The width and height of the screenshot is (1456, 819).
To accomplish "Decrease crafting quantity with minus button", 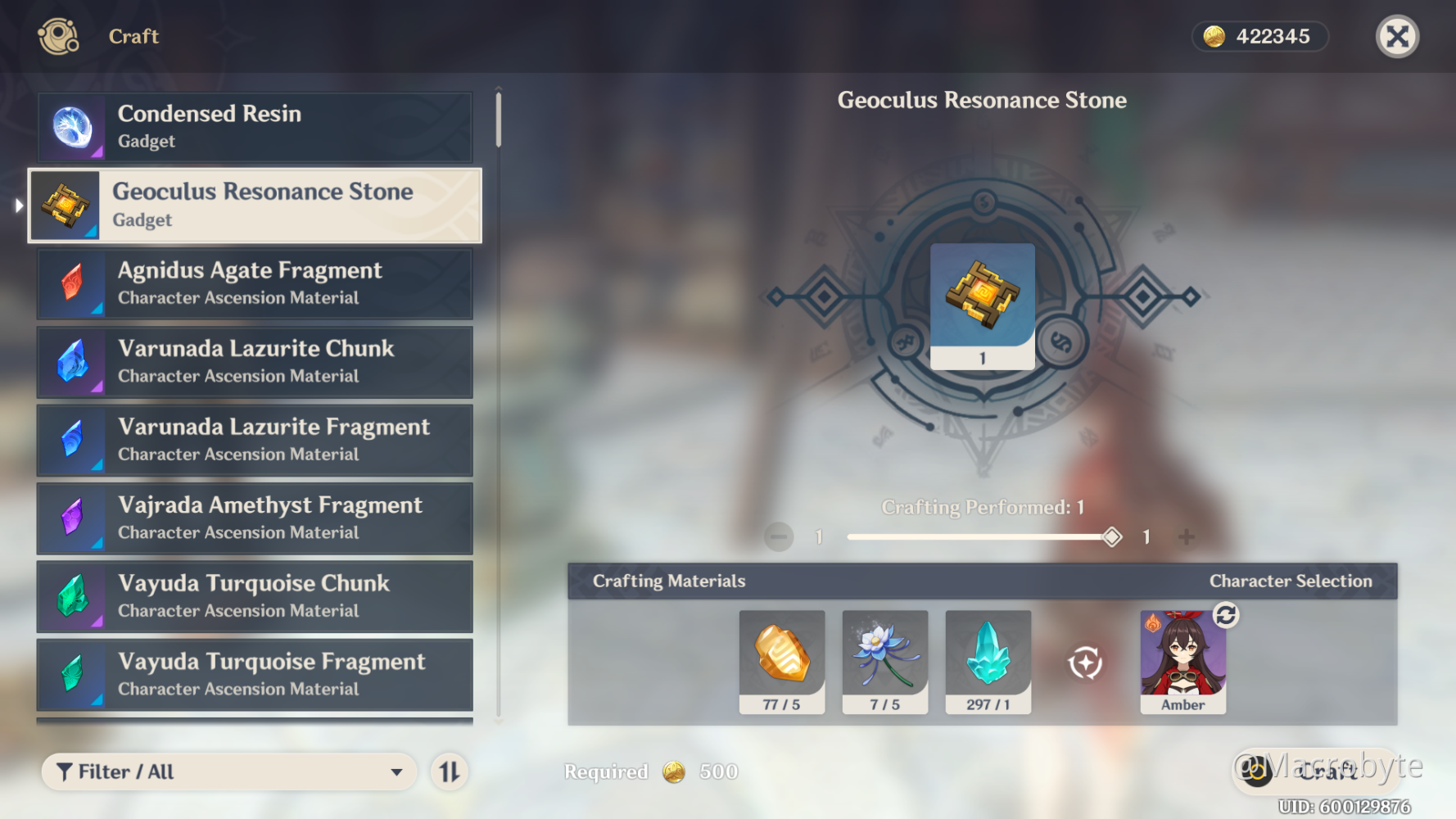I will point(779,537).
